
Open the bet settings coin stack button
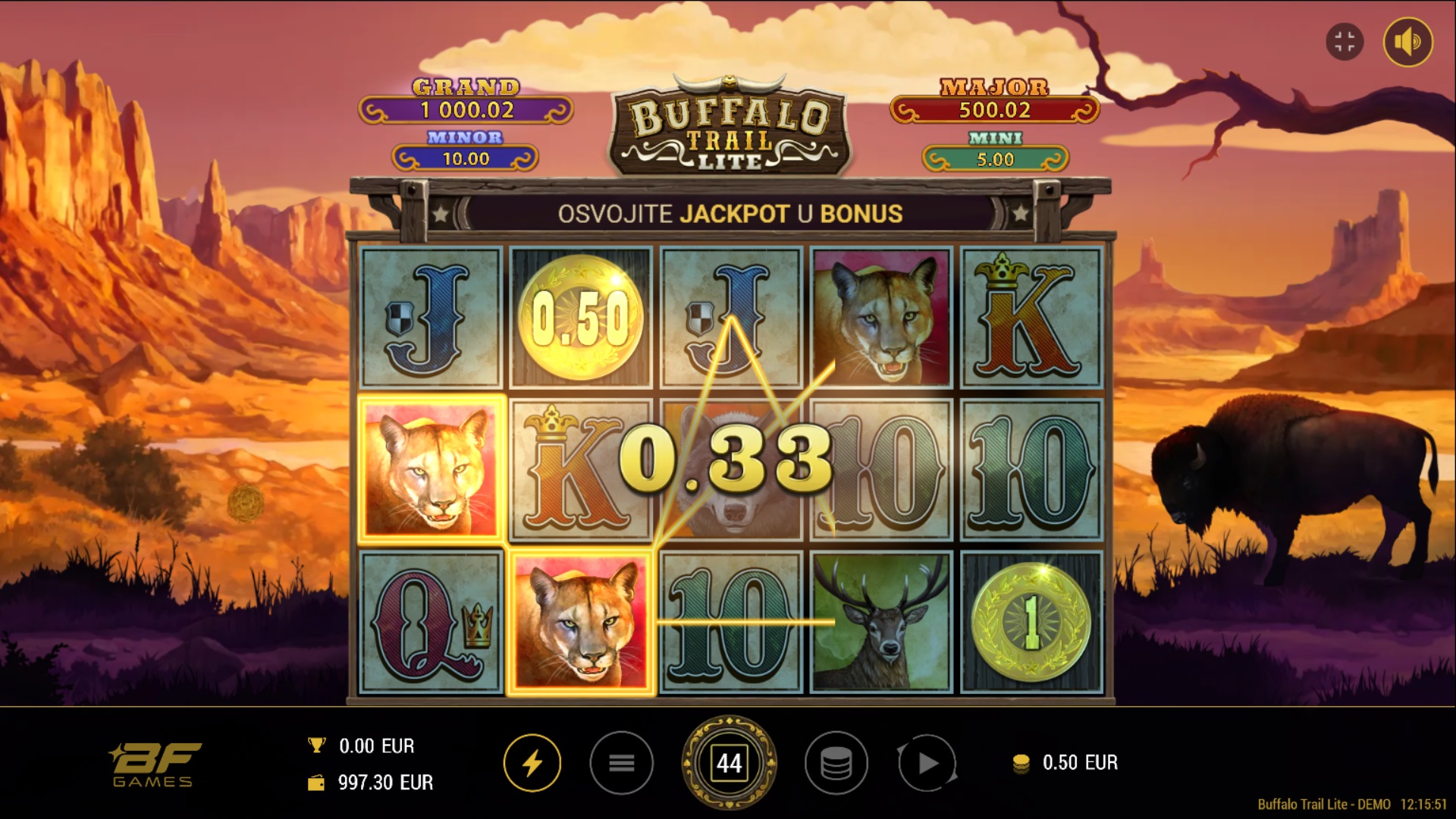(x=836, y=763)
